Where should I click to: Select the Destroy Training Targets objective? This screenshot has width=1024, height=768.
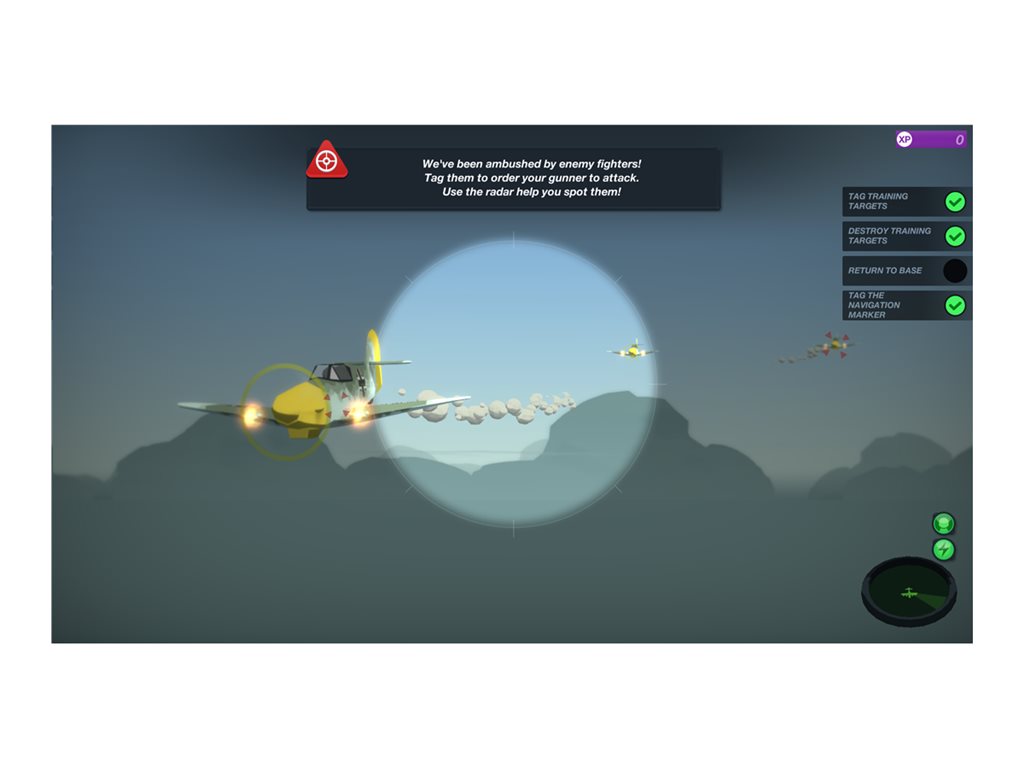(x=906, y=236)
